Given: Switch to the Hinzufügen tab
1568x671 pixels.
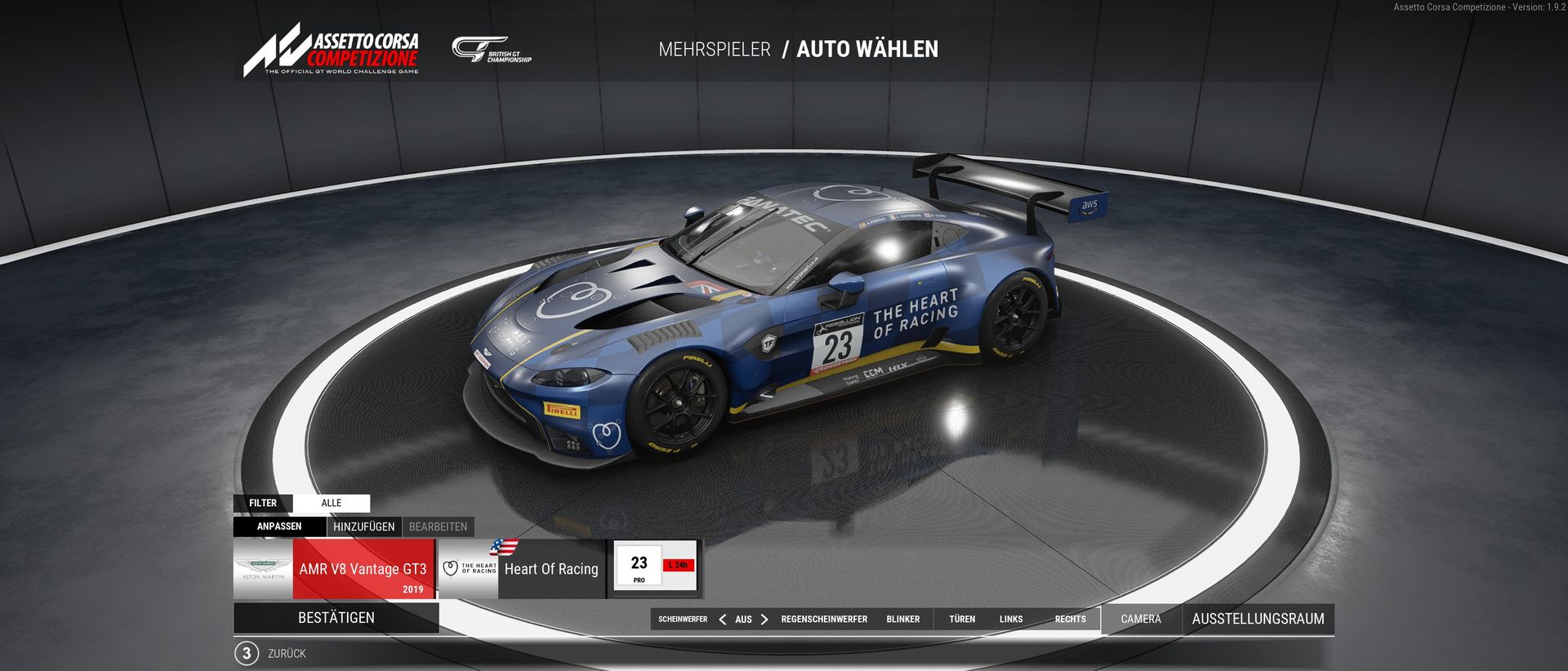Looking at the screenshot, I should click(363, 527).
